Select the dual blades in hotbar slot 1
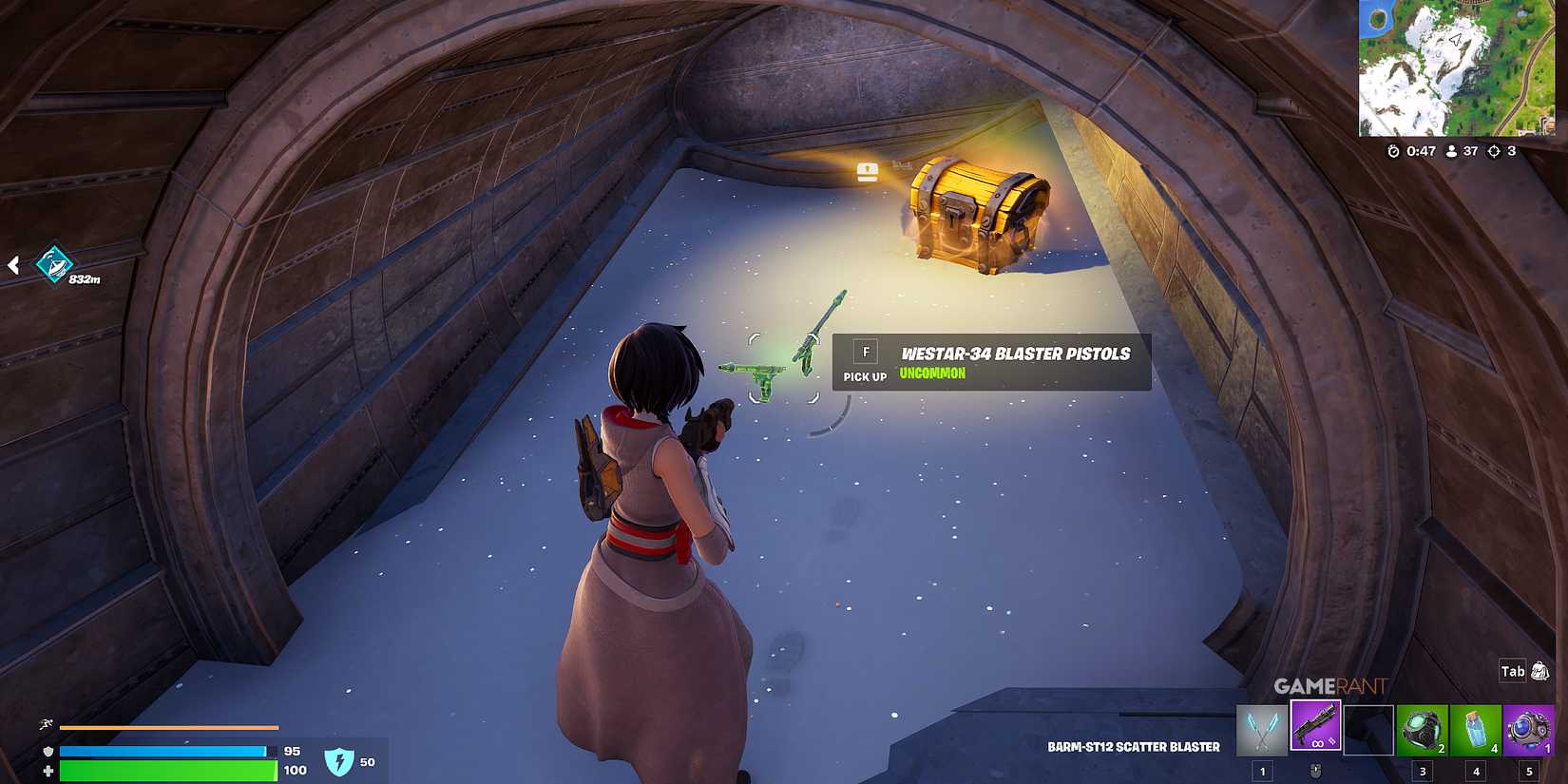 point(1259,727)
